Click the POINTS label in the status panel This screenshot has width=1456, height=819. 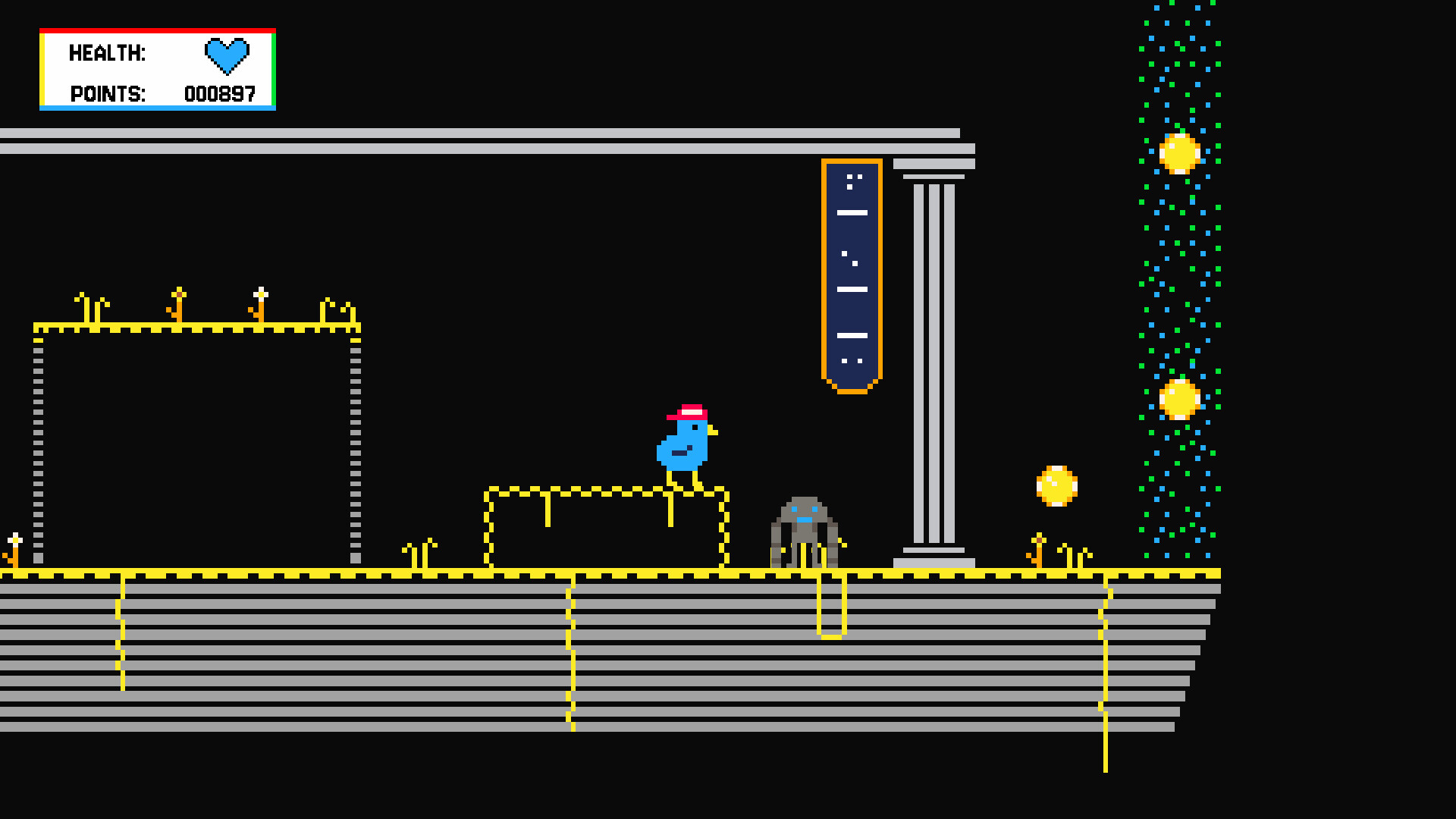coord(106,94)
